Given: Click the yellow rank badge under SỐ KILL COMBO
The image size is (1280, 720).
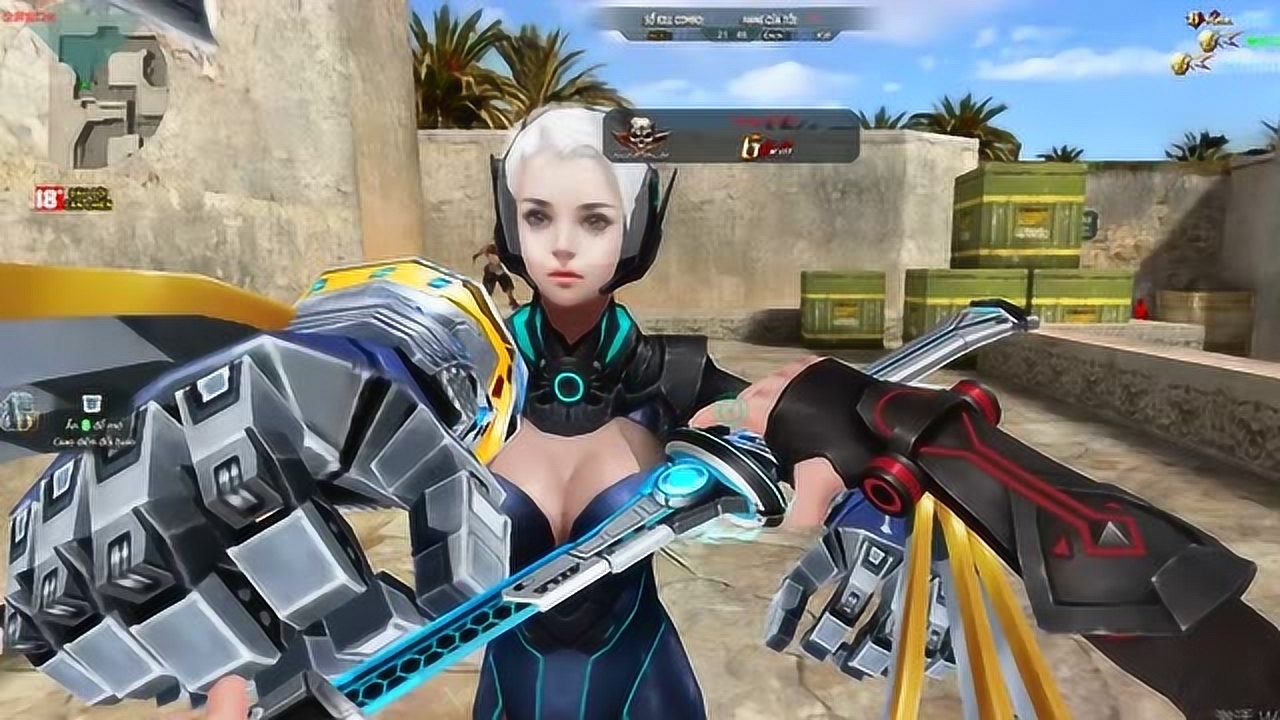Looking at the screenshot, I should (658, 33).
